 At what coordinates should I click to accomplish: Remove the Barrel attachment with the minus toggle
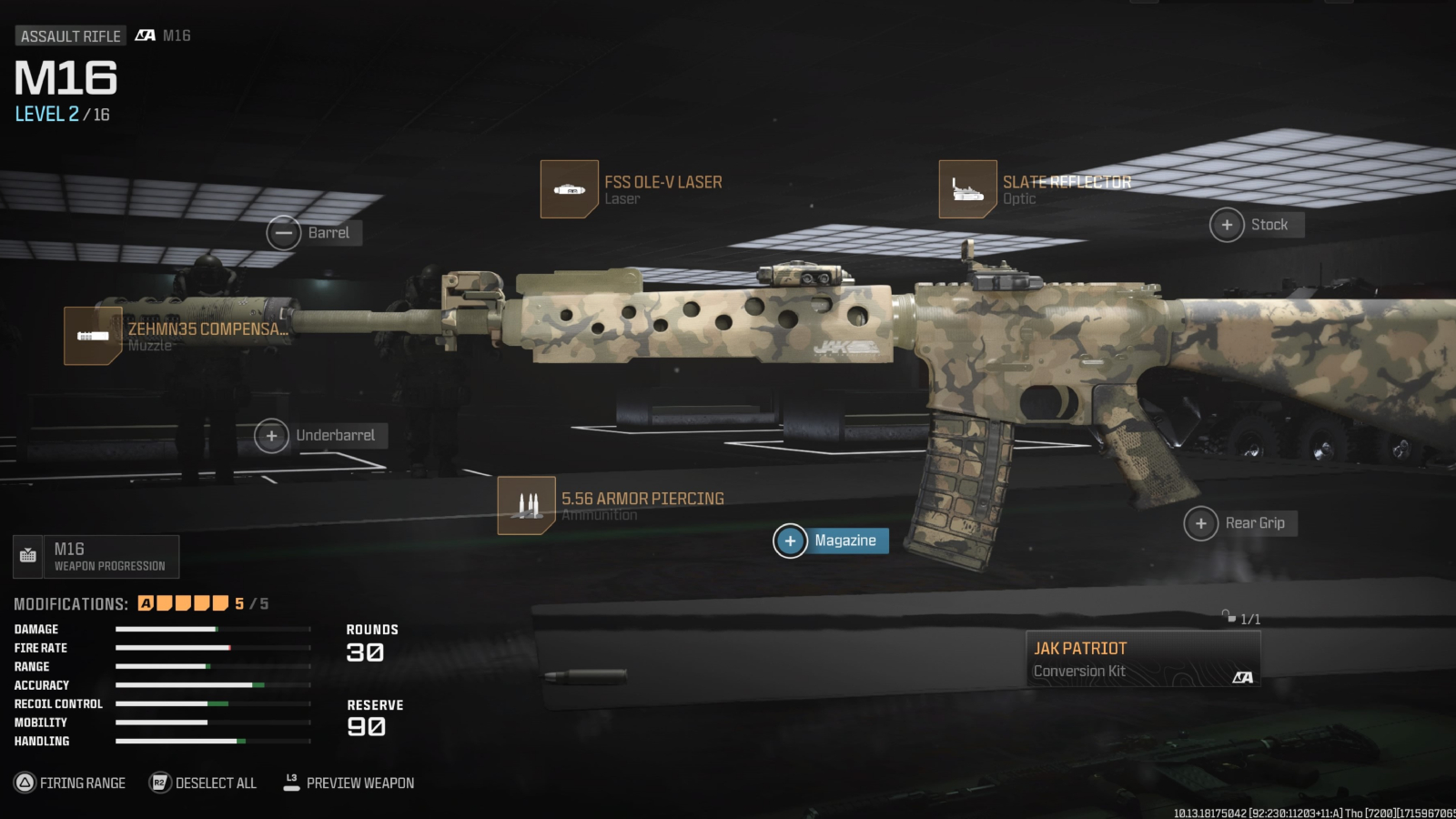pos(284,233)
